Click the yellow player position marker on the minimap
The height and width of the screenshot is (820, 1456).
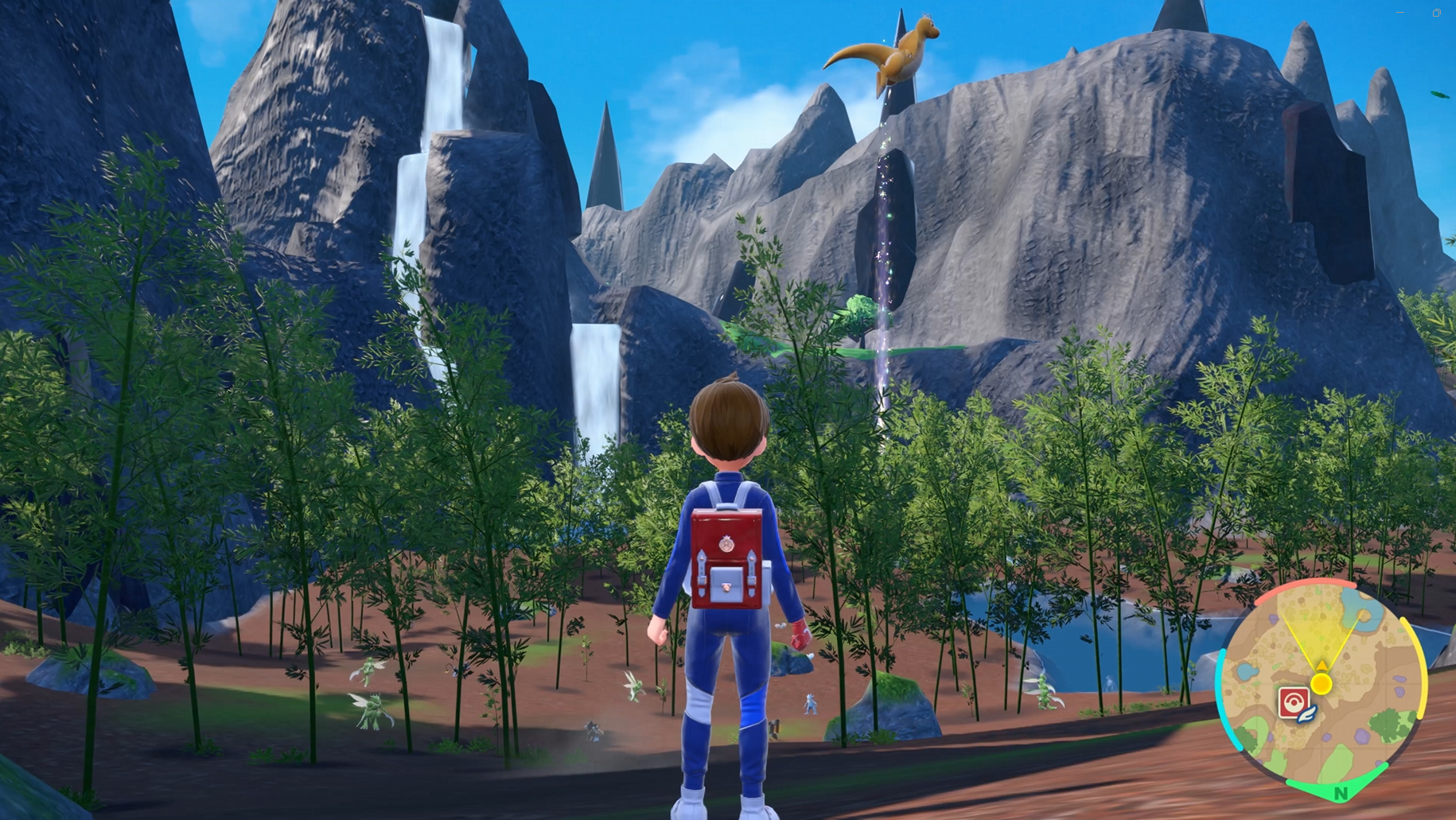pos(1322,684)
